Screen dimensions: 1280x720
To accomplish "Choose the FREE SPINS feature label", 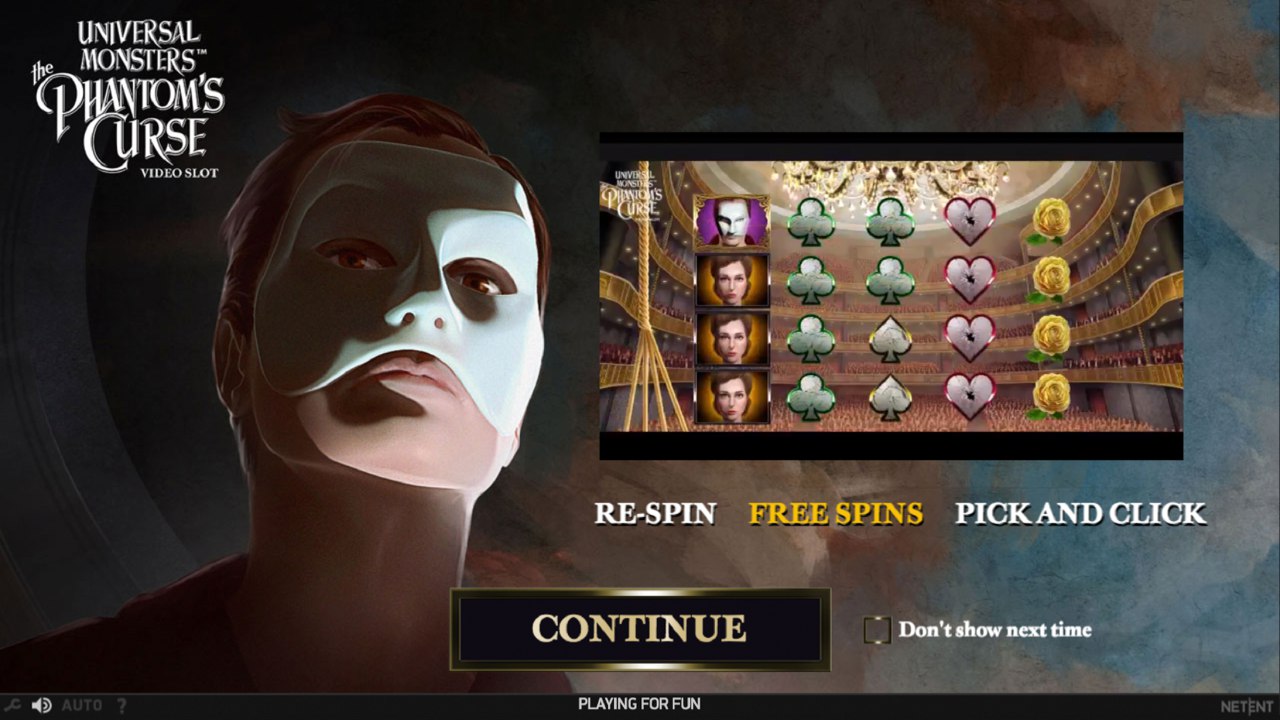I will [x=836, y=513].
